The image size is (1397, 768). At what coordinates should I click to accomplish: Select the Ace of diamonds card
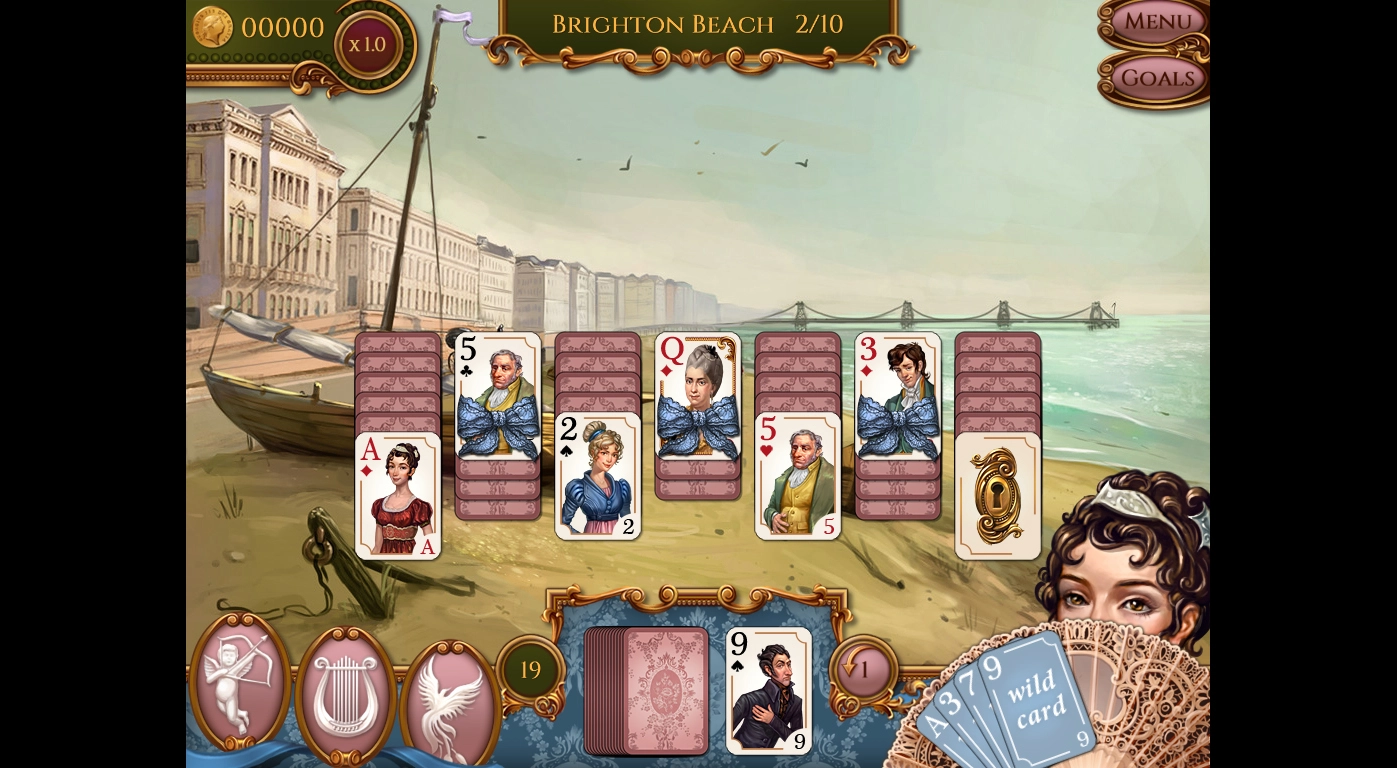(x=398, y=496)
